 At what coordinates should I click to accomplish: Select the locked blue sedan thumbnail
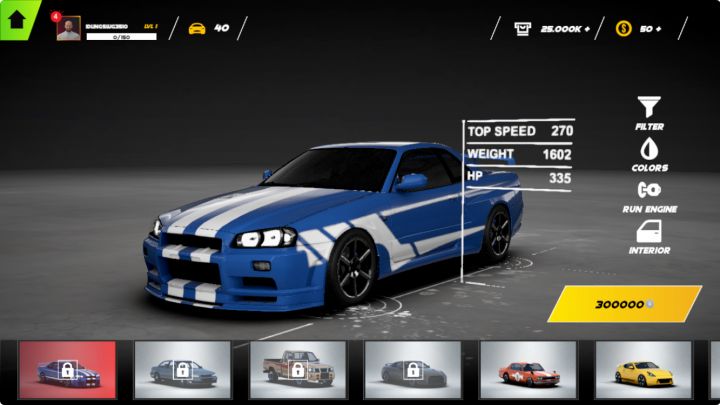182,370
